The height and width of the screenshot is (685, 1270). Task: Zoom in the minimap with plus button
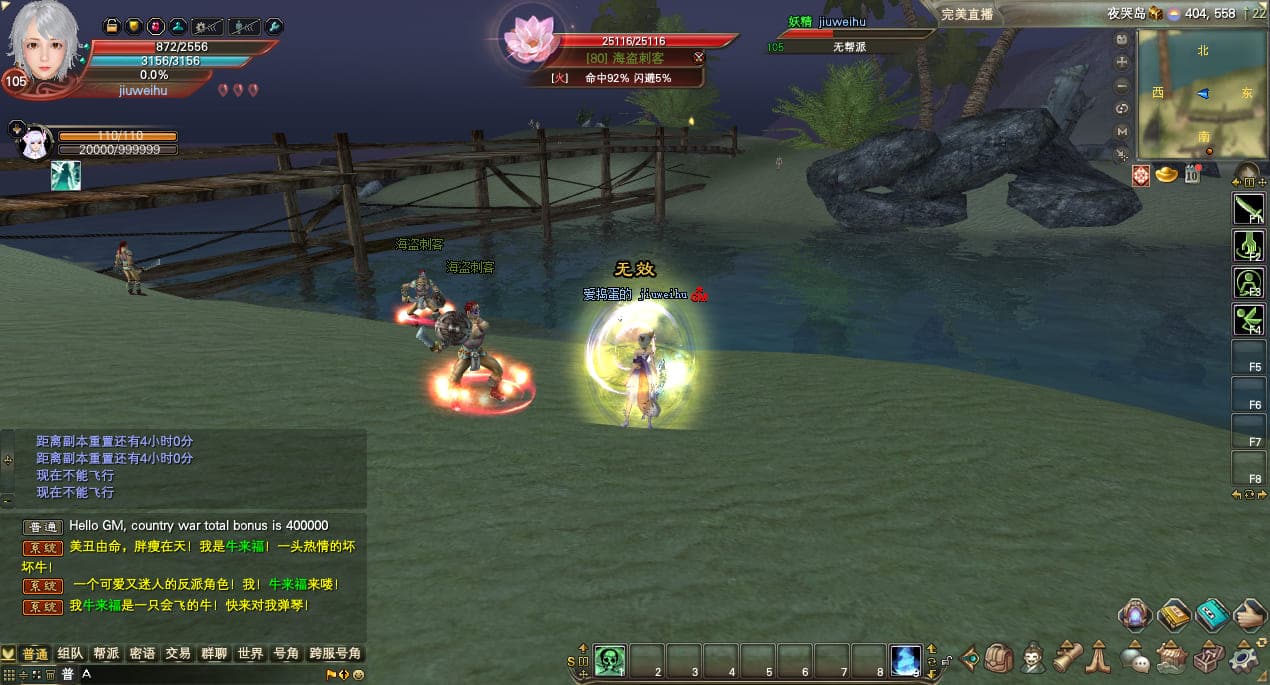pyautogui.click(x=1122, y=62)
